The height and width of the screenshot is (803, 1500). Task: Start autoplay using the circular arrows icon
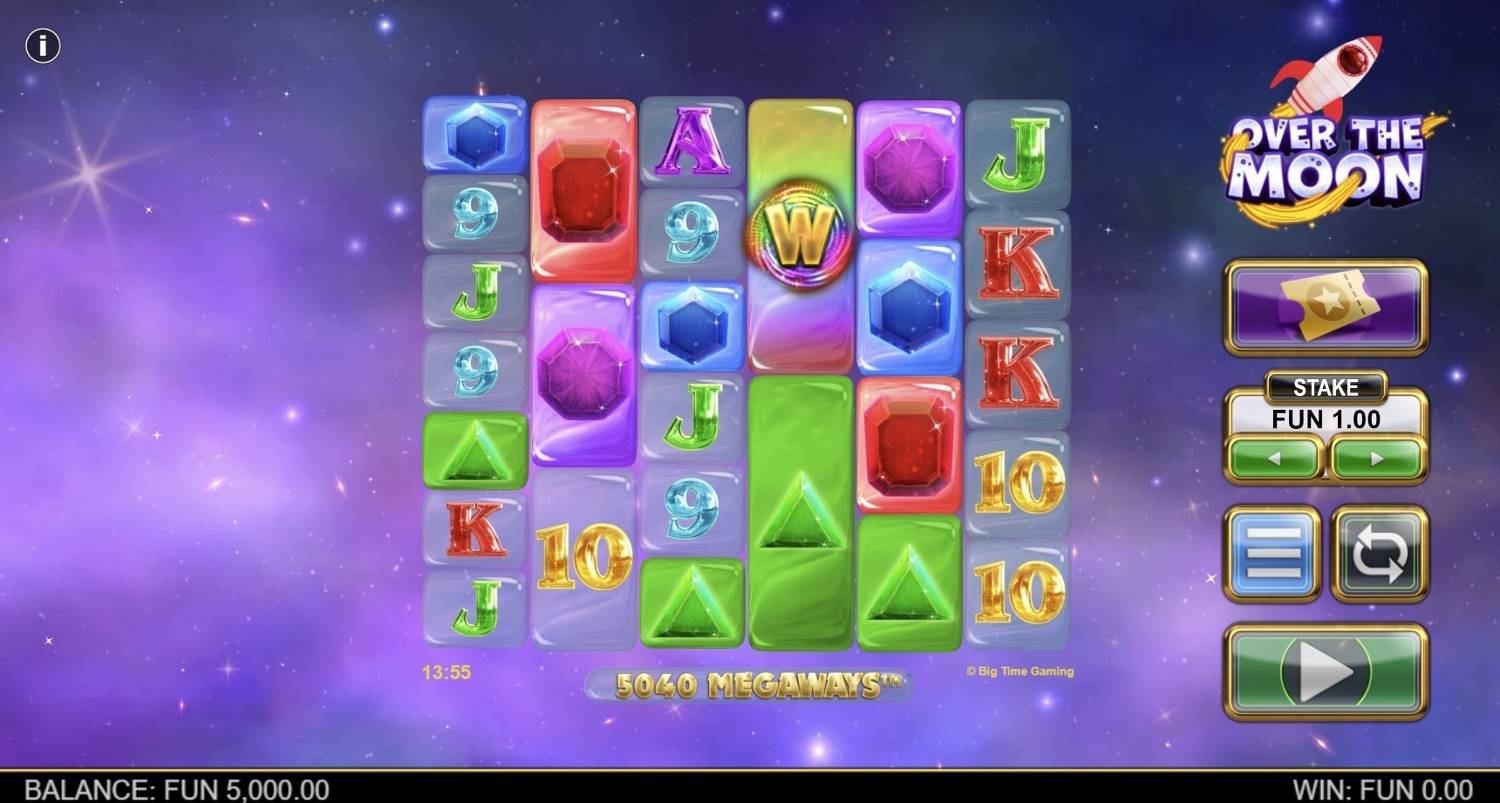coord(1380,553)
